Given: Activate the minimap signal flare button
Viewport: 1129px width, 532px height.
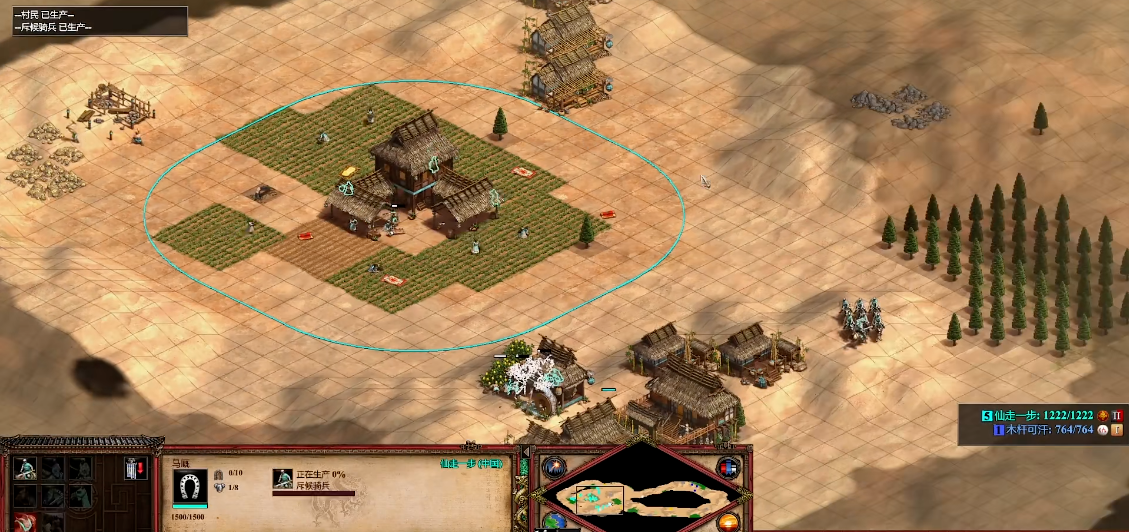Looking at the screenshot, I should point(552,467).
